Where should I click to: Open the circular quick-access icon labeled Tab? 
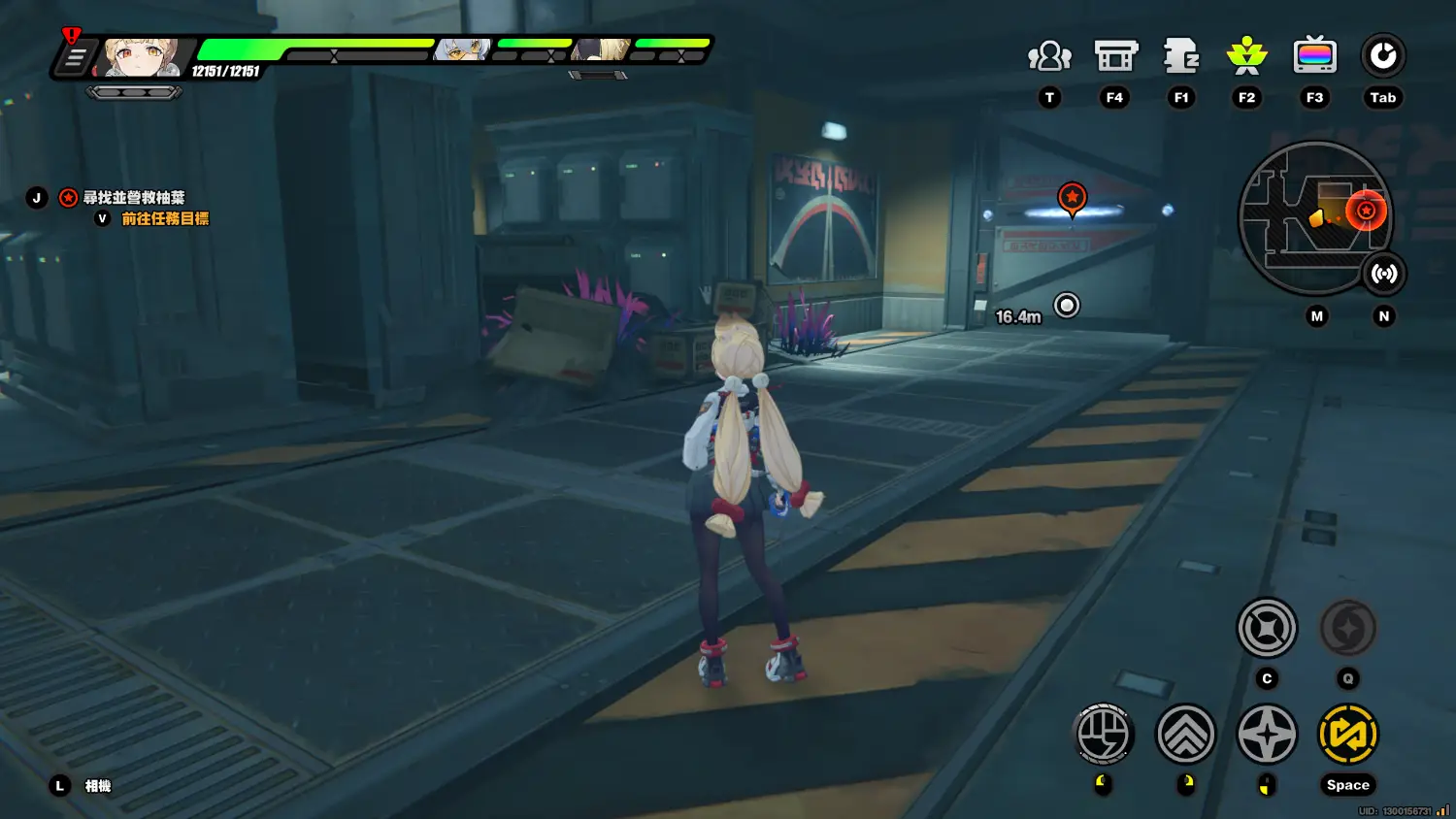[x=1382, y=56]
